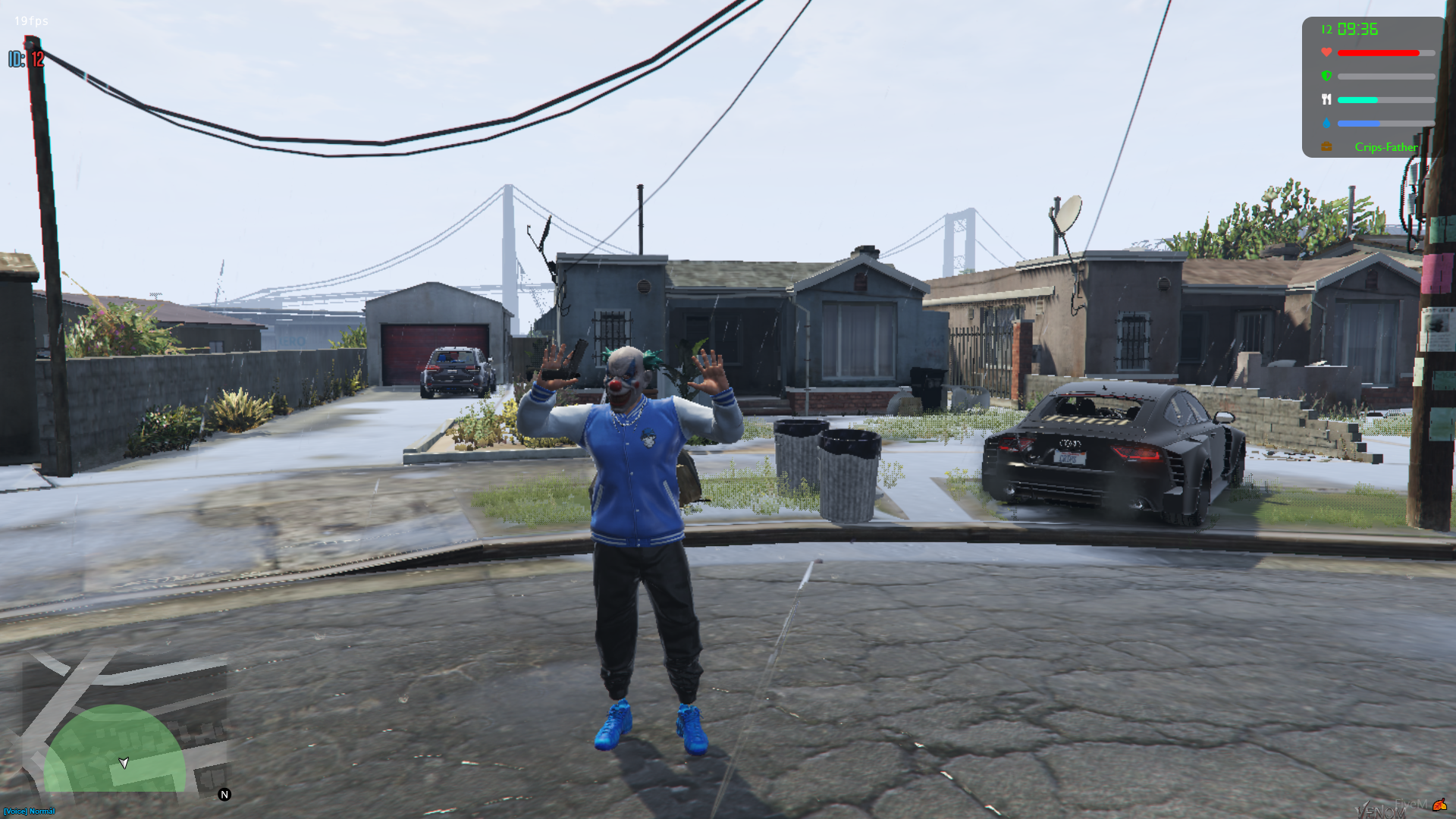
Task: Select the blue water drop thirst icon
Action: click(x=1326, y=123)
